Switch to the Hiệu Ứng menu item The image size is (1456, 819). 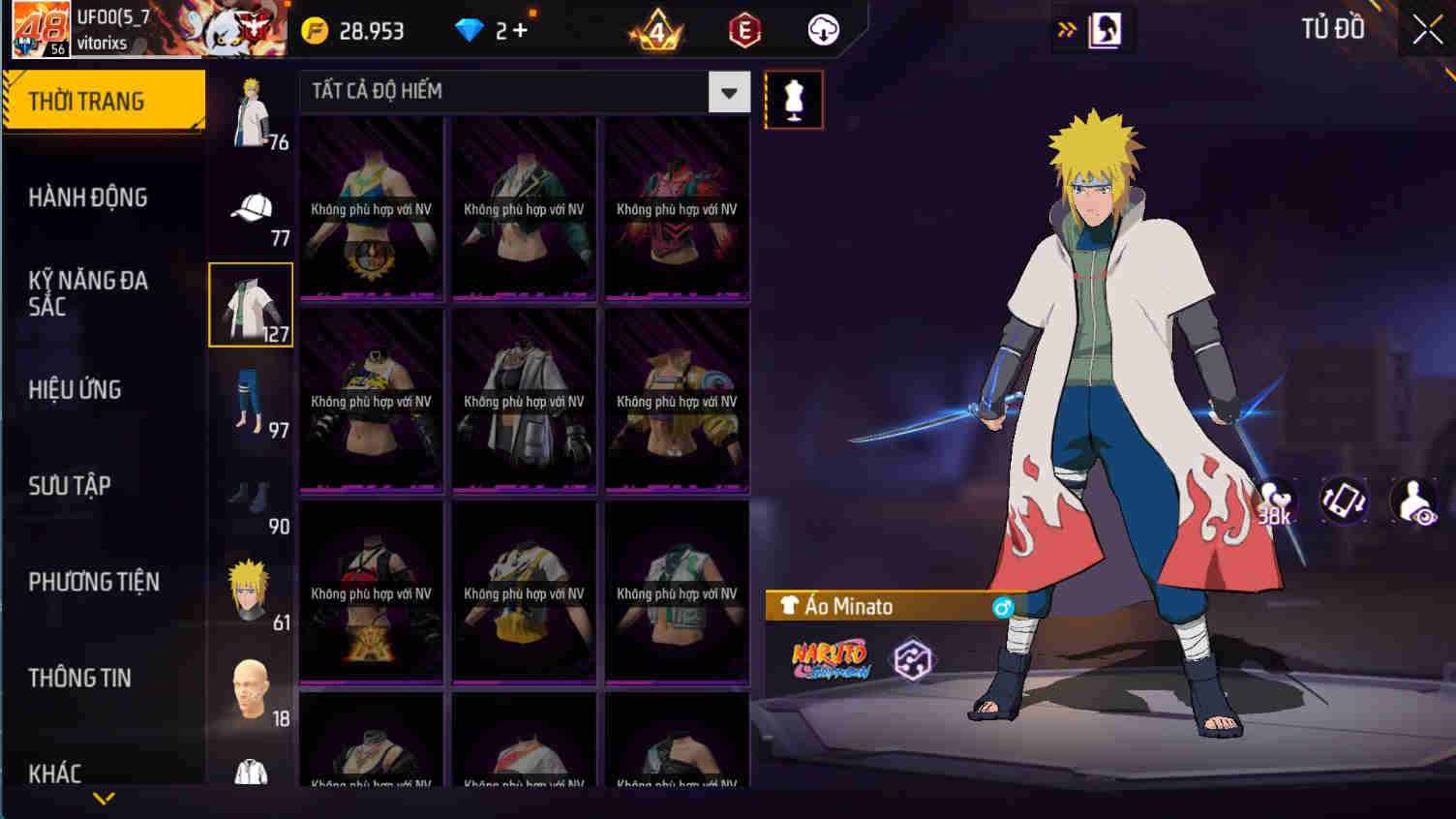[75, 389]
